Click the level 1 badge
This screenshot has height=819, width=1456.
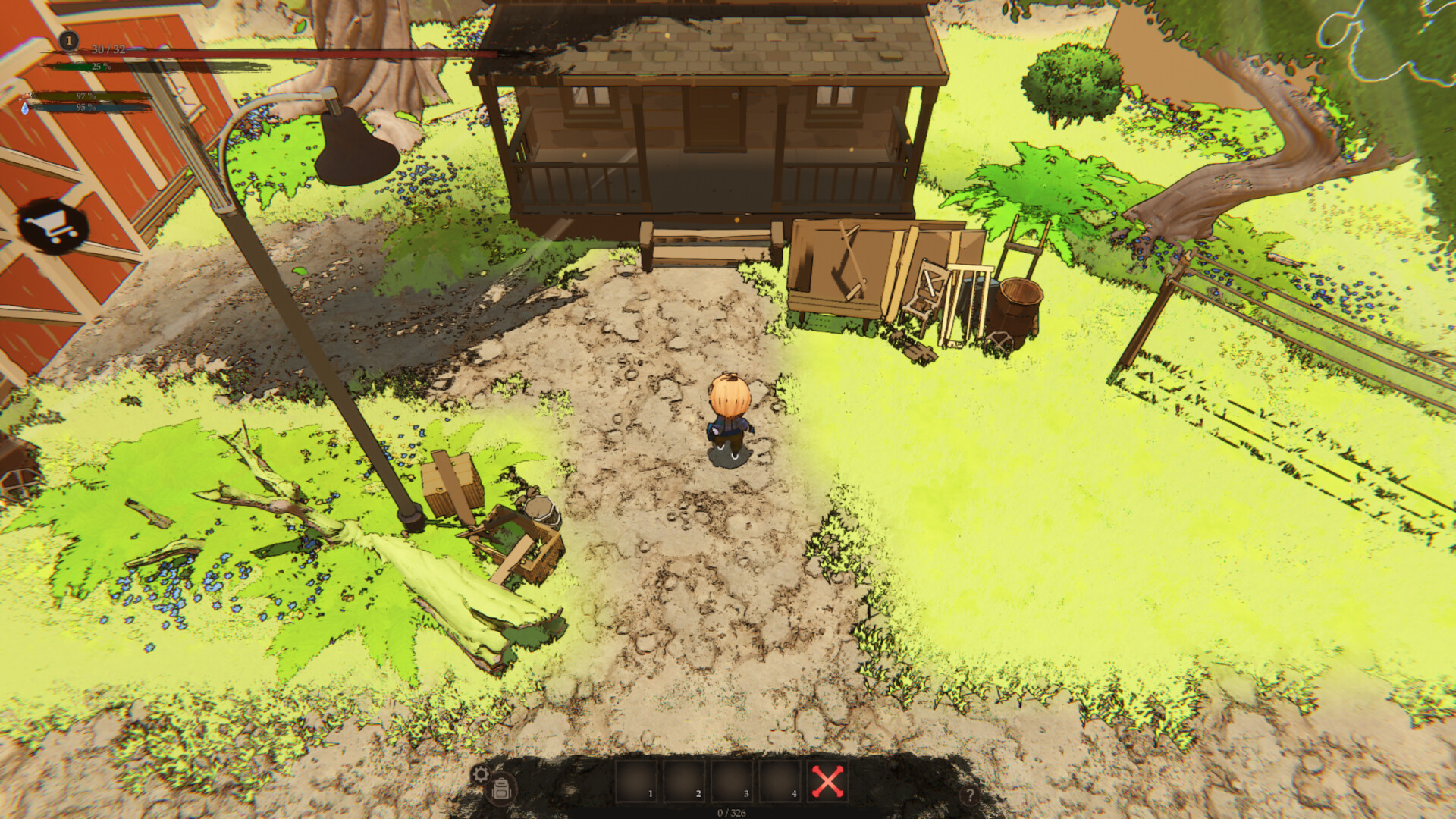point(68,40)
